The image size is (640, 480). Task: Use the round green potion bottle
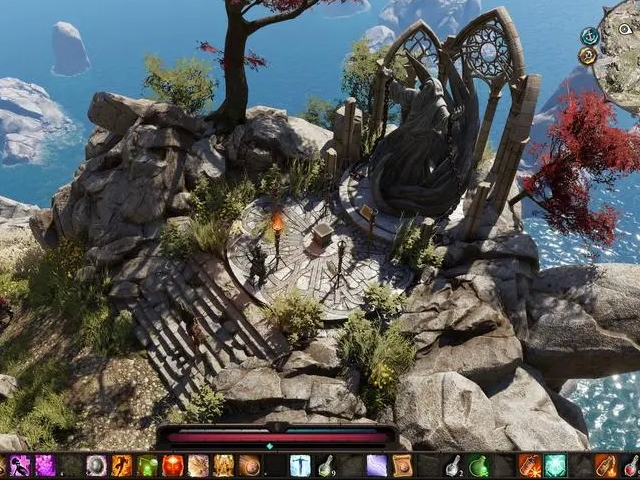tap(479, 465)
